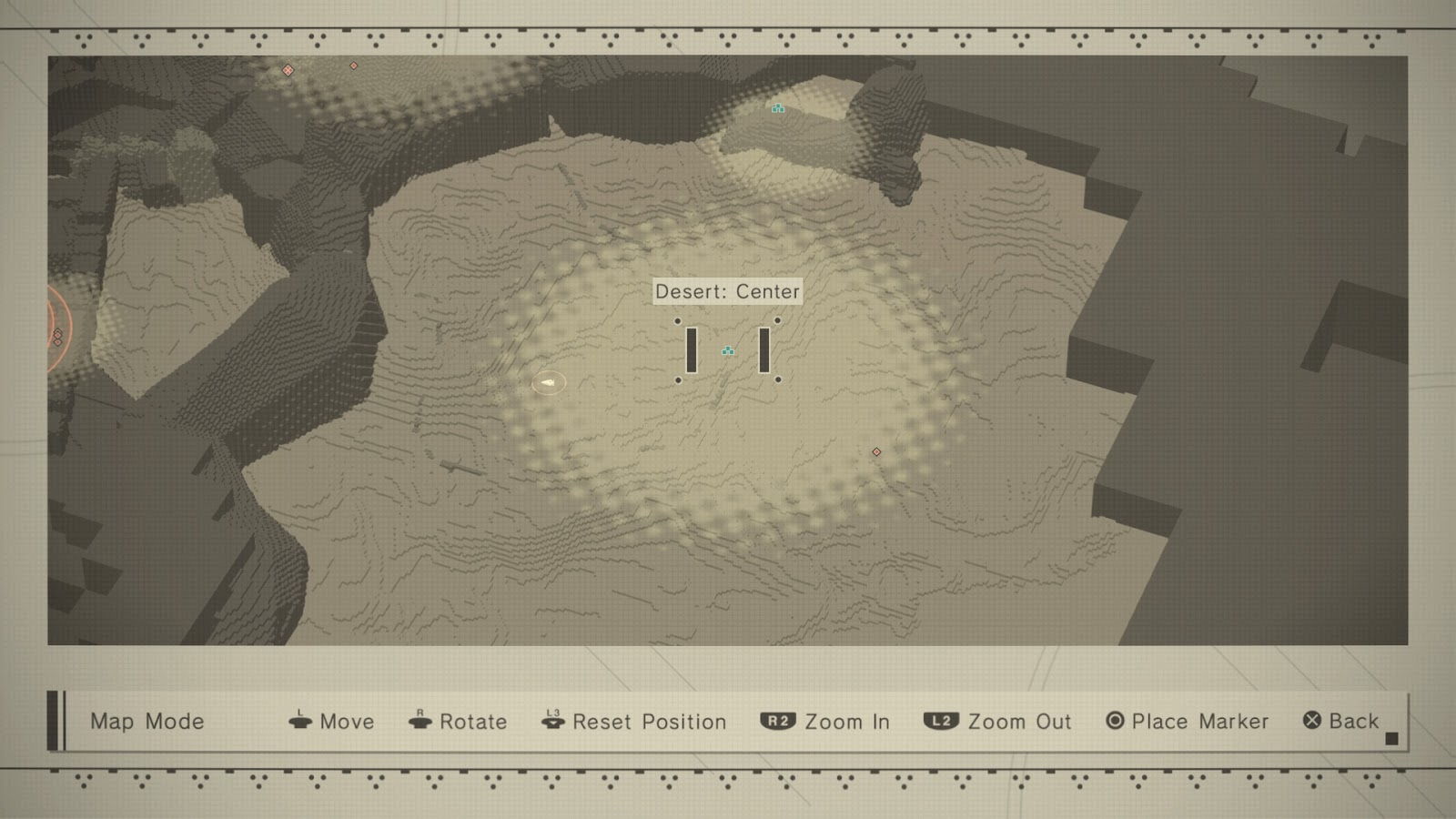Screen dimensions: 1456x819
Task: Select the Map Mode tab label
Action: point(146,722)
